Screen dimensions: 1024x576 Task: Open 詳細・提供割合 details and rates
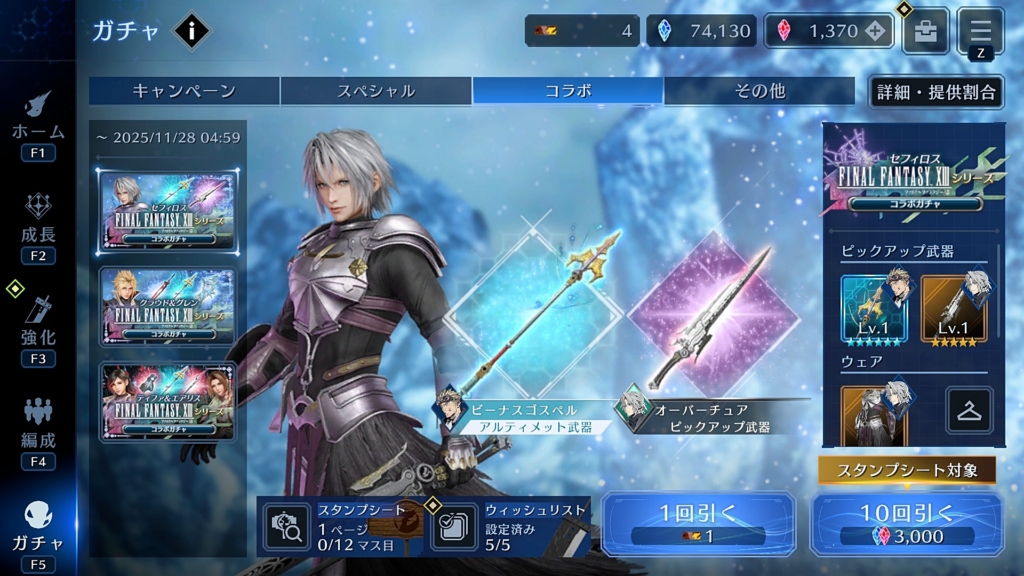pos(936,92)
